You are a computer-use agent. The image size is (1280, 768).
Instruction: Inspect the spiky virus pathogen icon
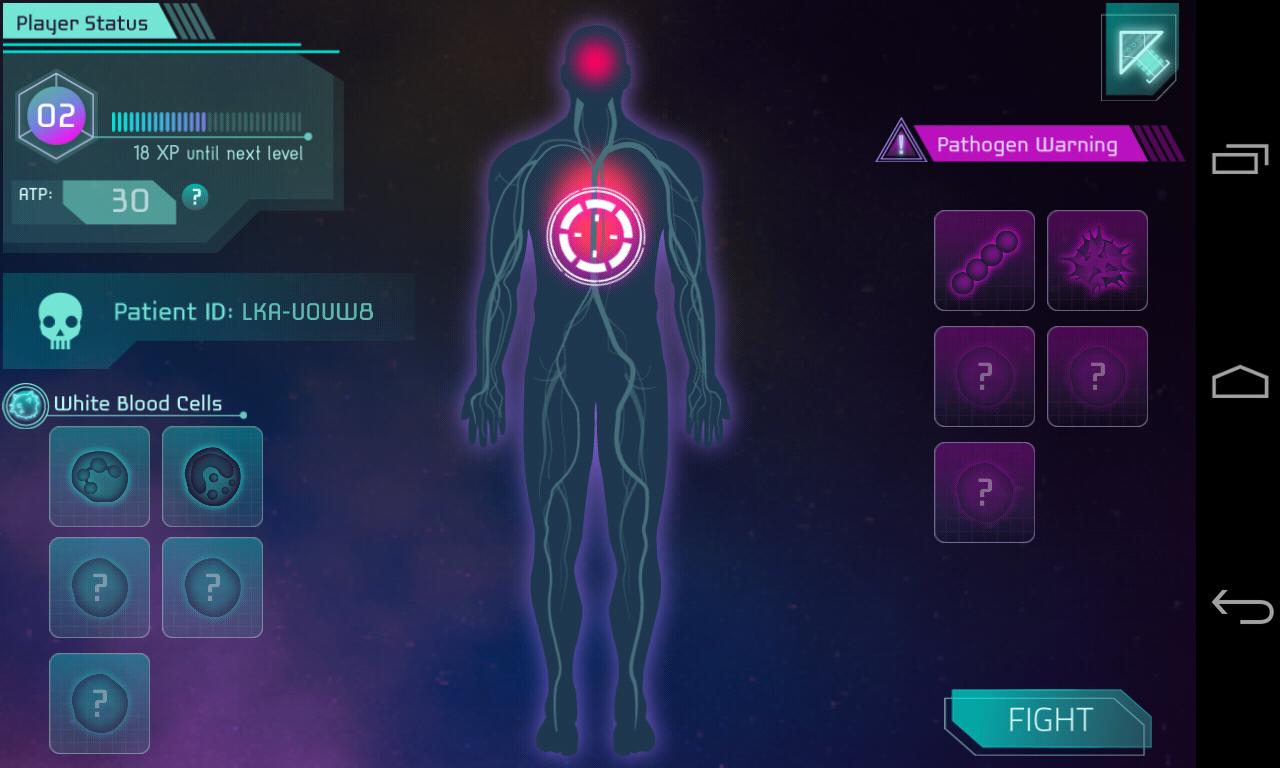click(x=1097, y=261)
